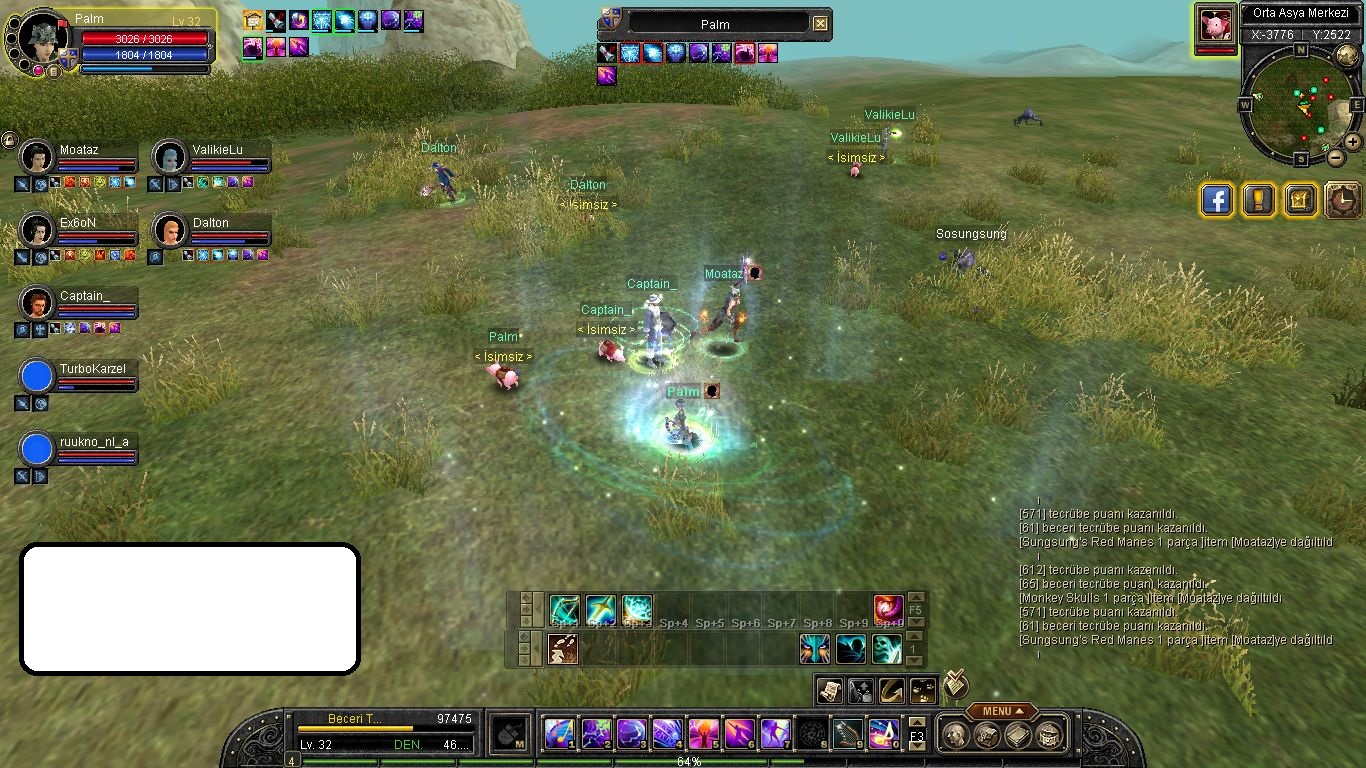
Task: Open the character head button in menu bar
Action: coord(955,735)
